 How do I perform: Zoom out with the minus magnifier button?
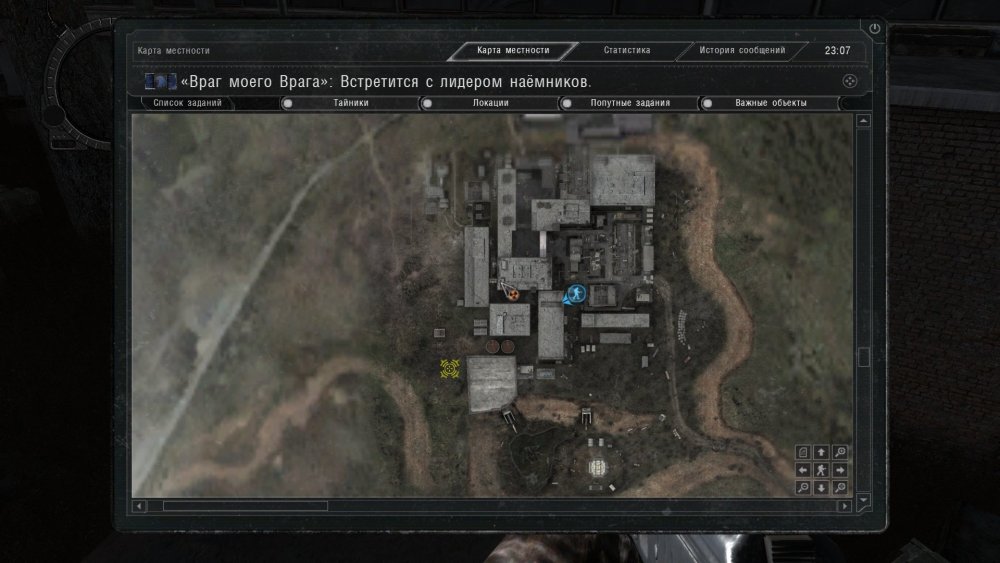coord(803,487)
